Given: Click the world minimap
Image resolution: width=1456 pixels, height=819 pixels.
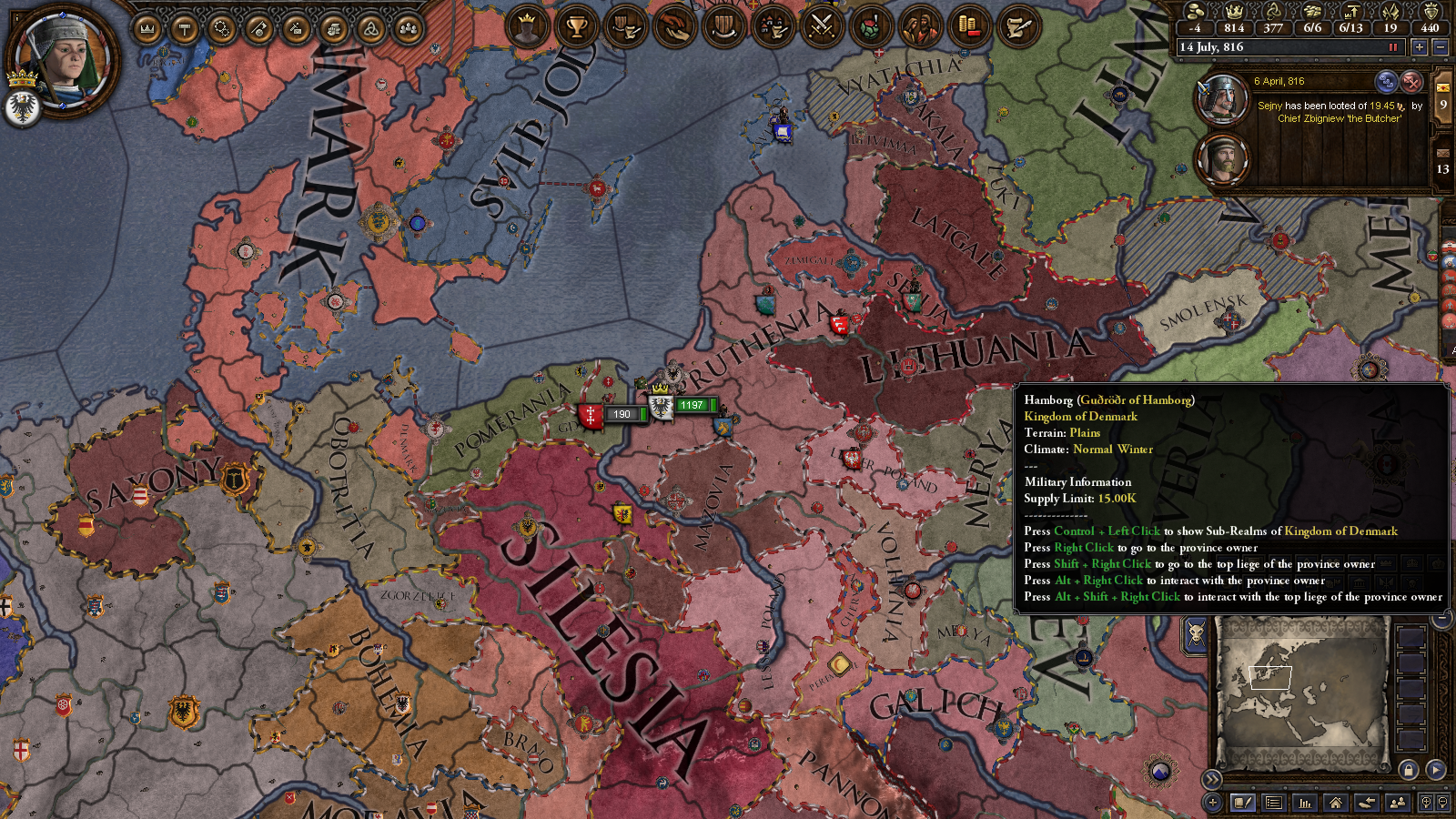Looking at the screenshot, I should click(1303, 688).
